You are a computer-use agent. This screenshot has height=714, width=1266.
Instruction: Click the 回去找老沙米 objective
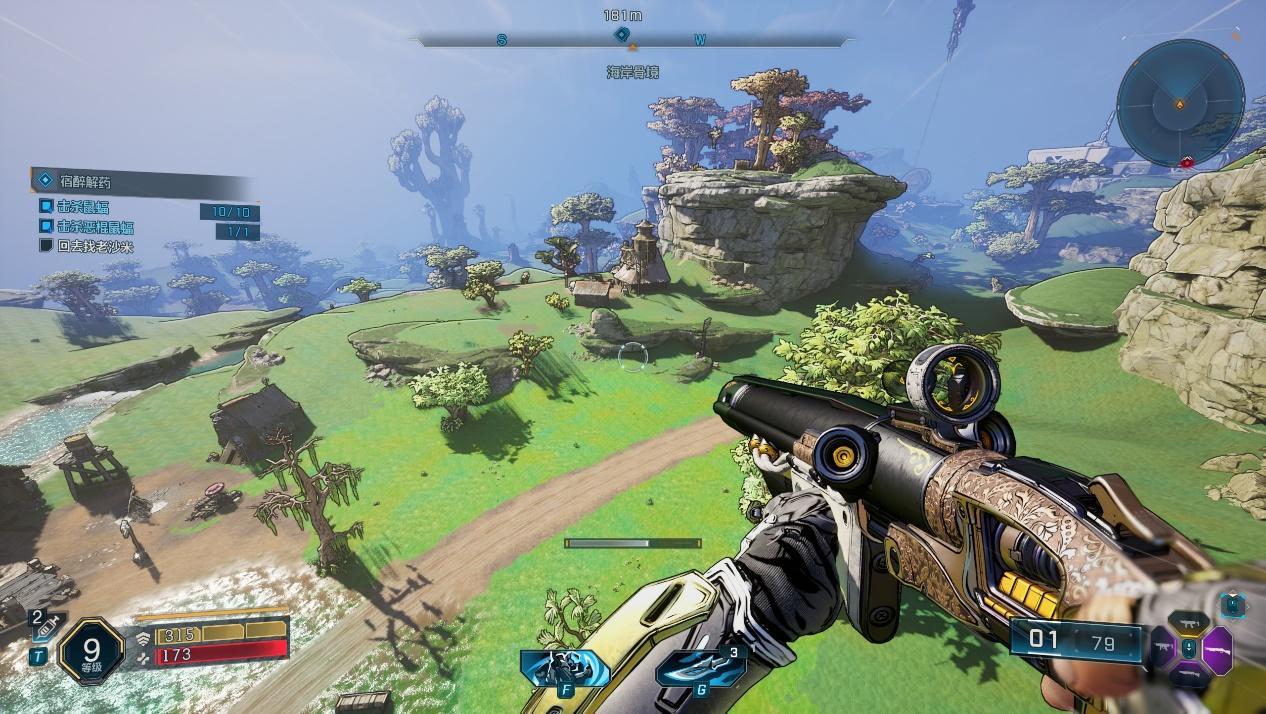[x=94, y=246]
